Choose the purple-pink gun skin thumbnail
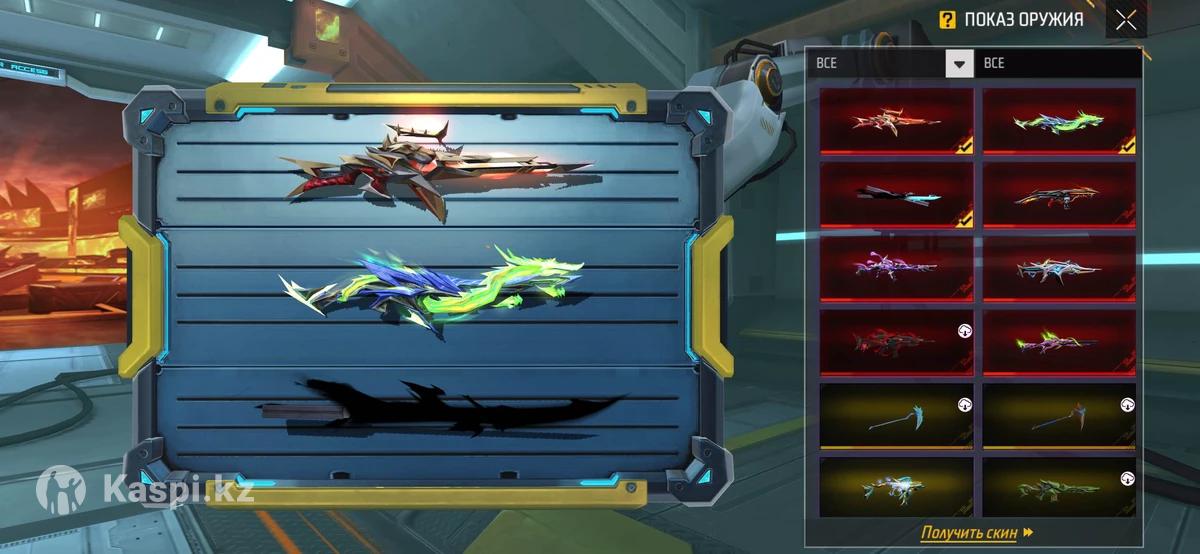 897,268
